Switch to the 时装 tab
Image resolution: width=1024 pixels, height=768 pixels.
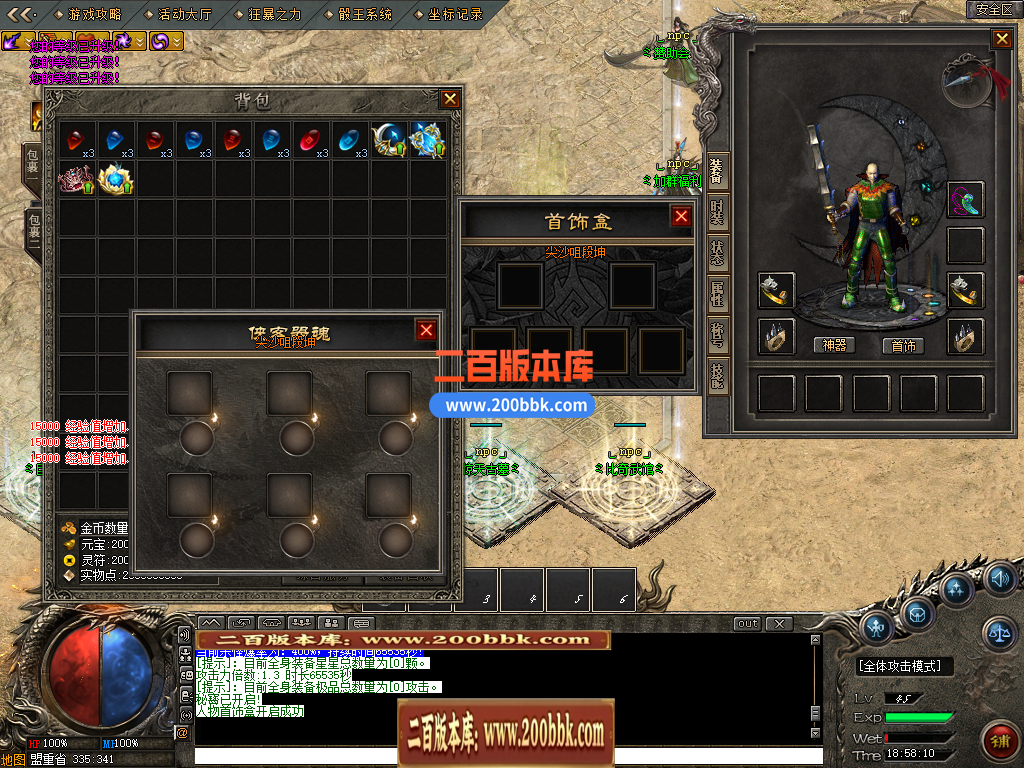coord(717,211)
